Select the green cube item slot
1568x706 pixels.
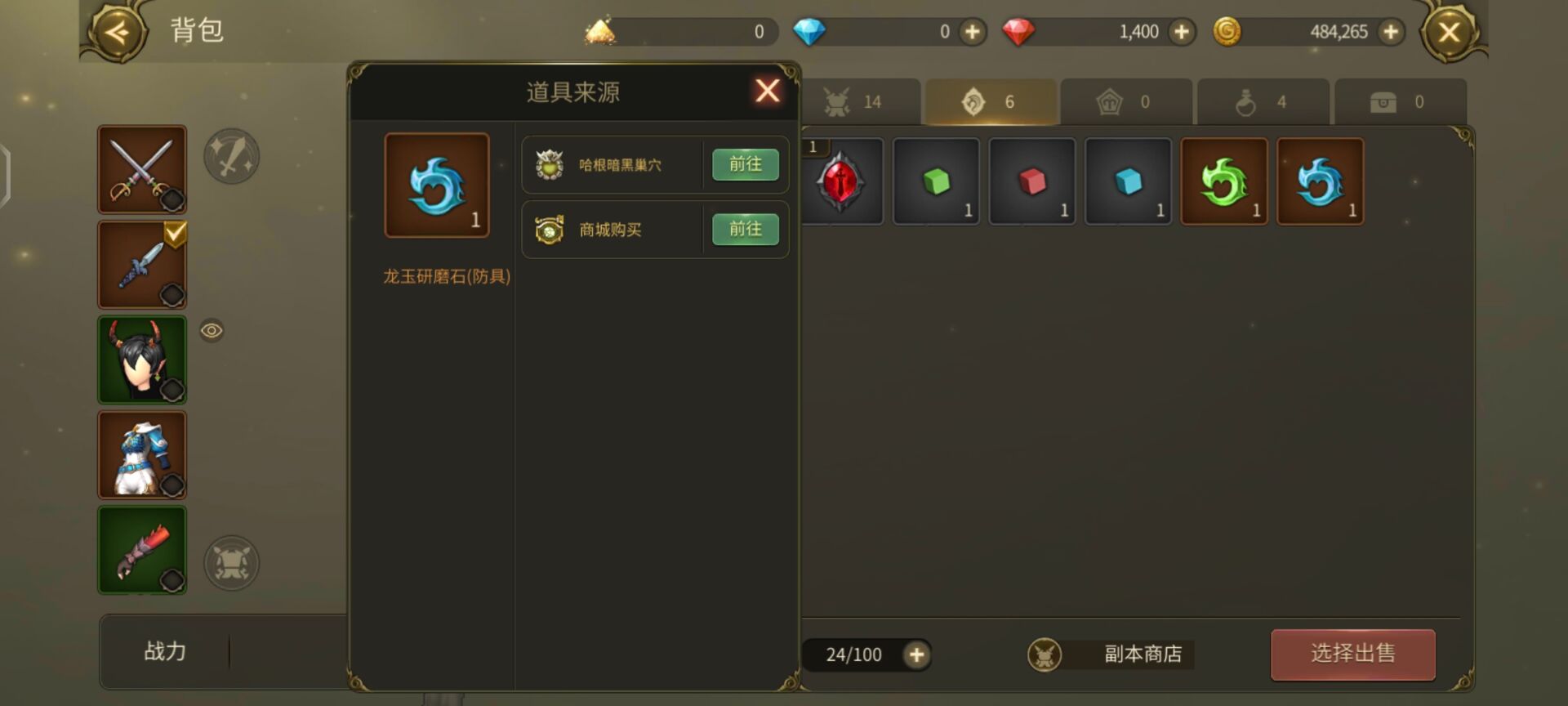click(x=936, y=181)
